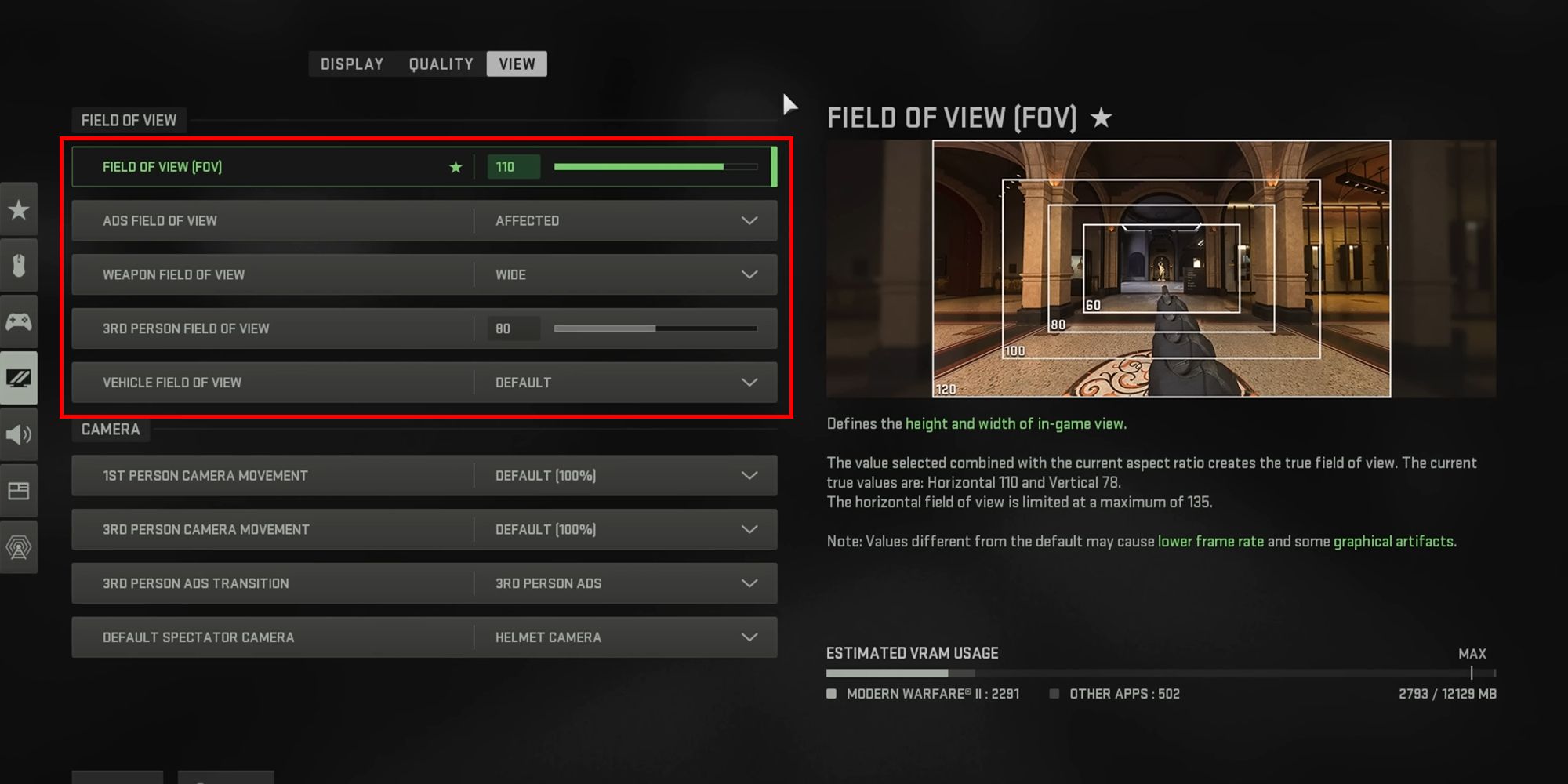Click the FOV value input showing 110

pos(514,166)
